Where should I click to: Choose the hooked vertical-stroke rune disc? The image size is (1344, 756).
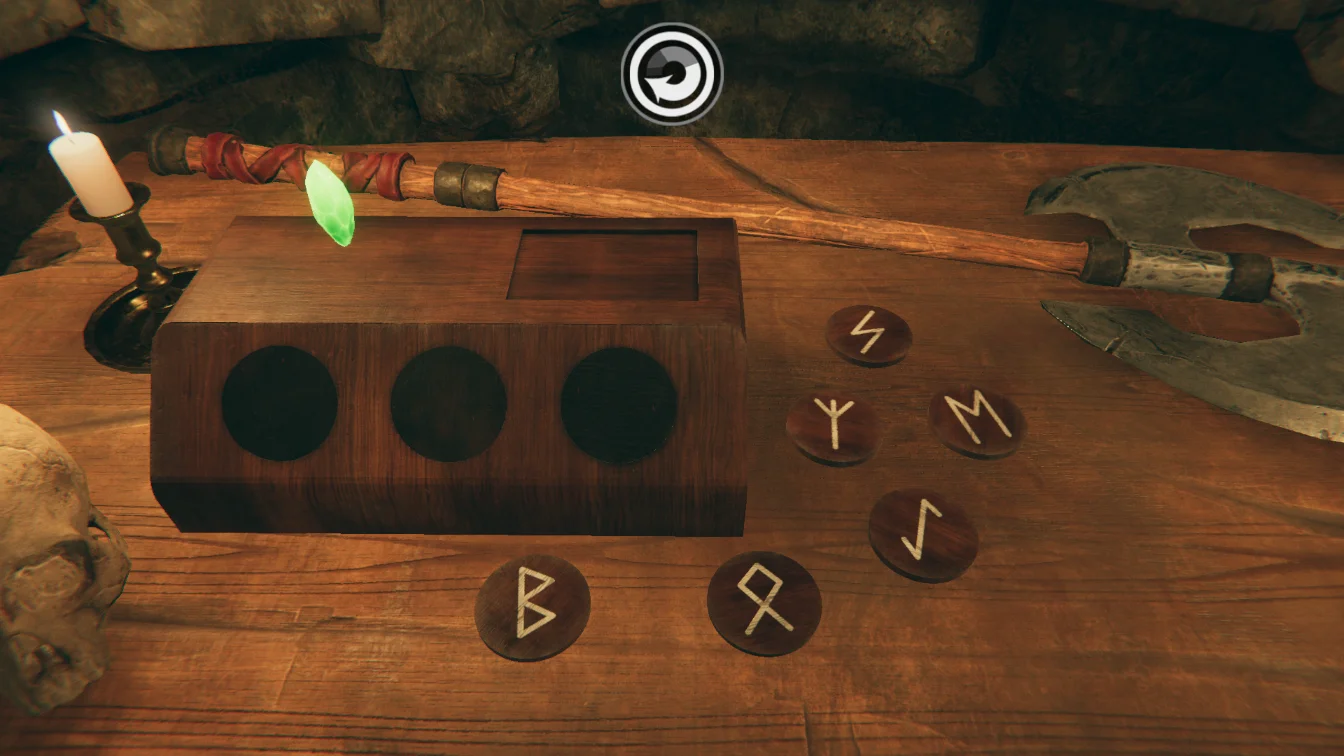[x=922, y=534]
